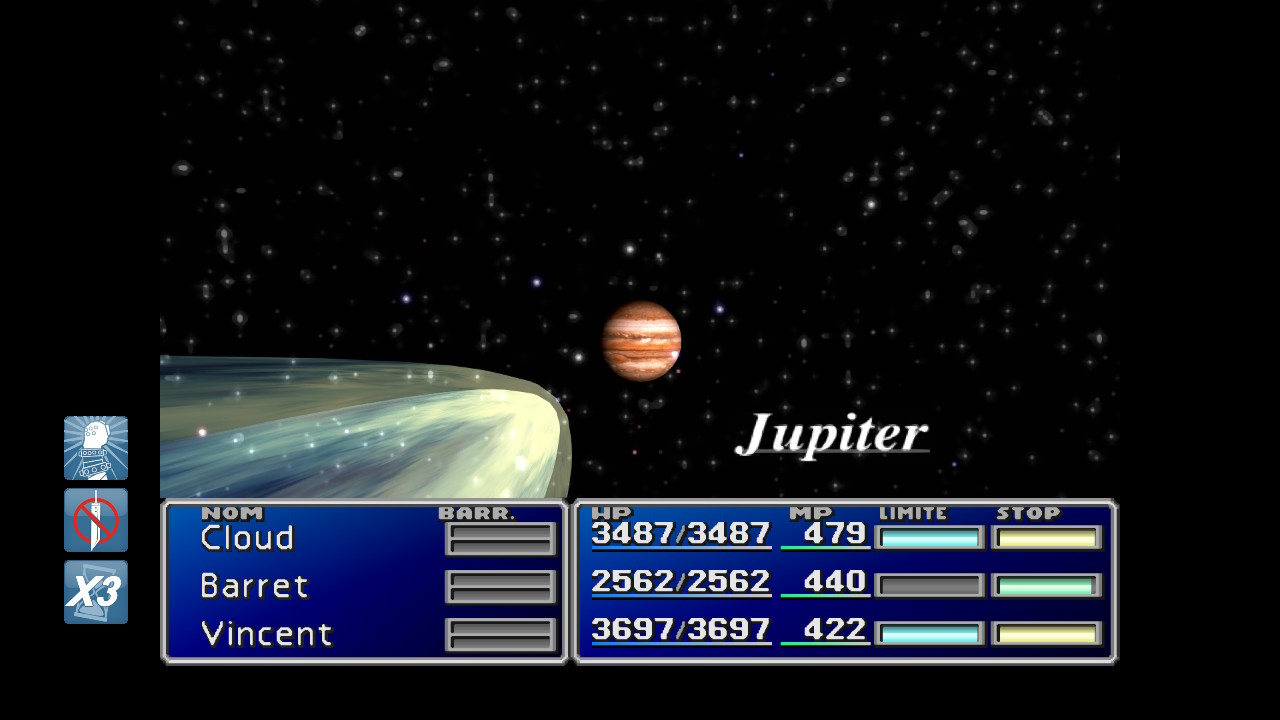Toggle the X3 speed boost icon
The height and width of the screenshot is (720, 1280).
tap(96, 592)
